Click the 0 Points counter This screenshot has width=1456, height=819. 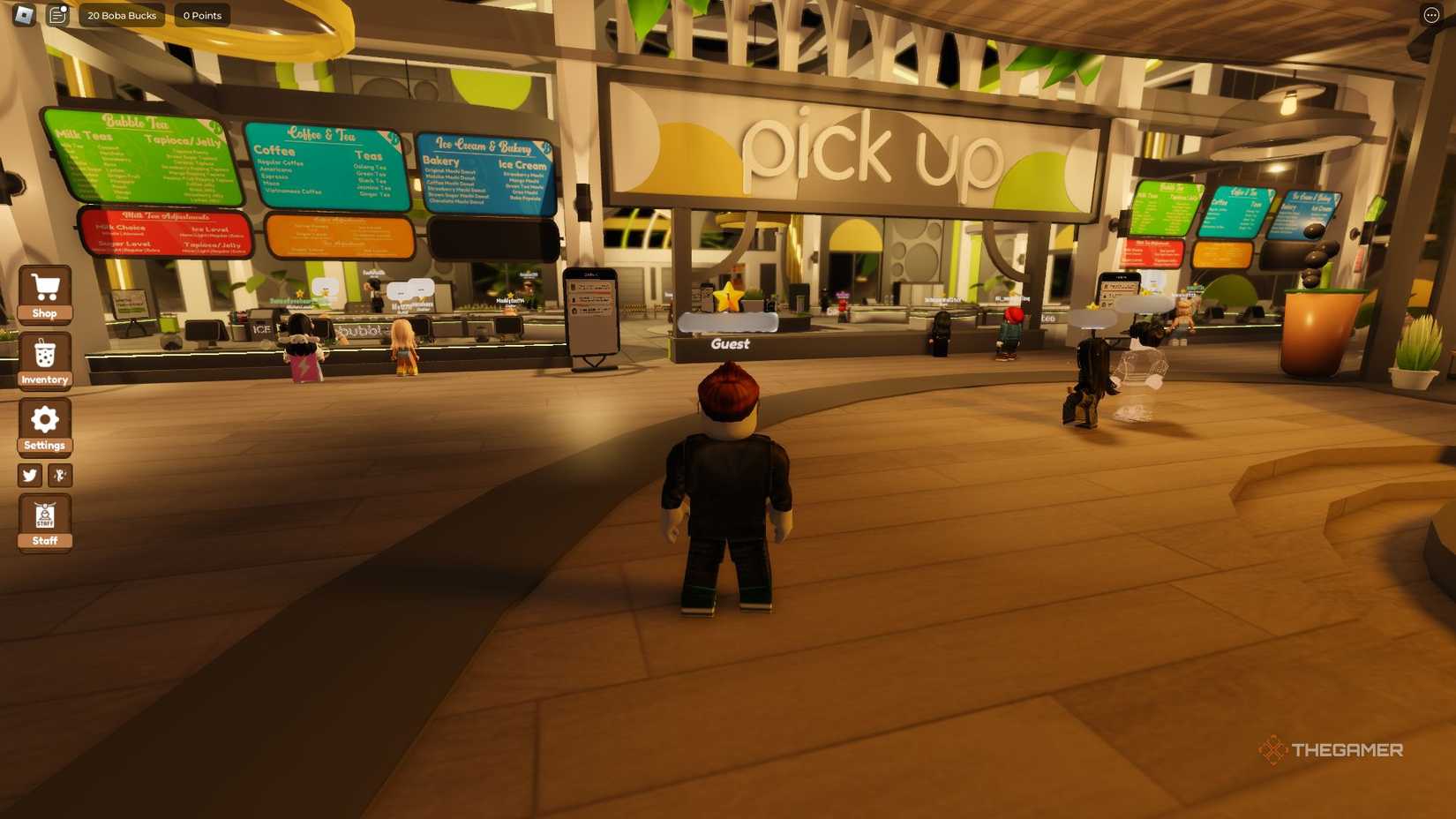pyautogui.click(x=201, y=15)
